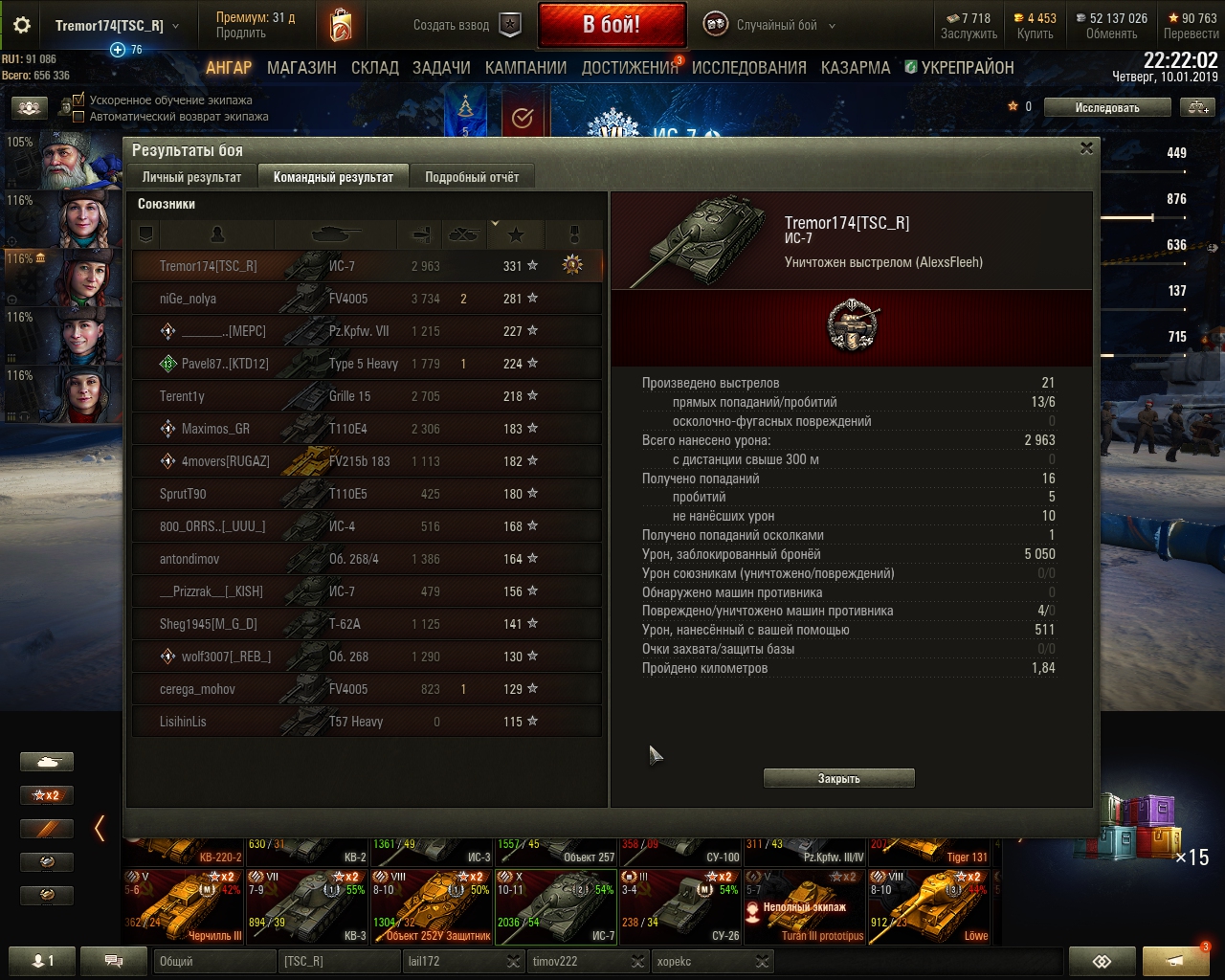This screenshot has width=1225, height=980.
Task: Start battle with the В бой! button
Action: [x=612, y=25]
